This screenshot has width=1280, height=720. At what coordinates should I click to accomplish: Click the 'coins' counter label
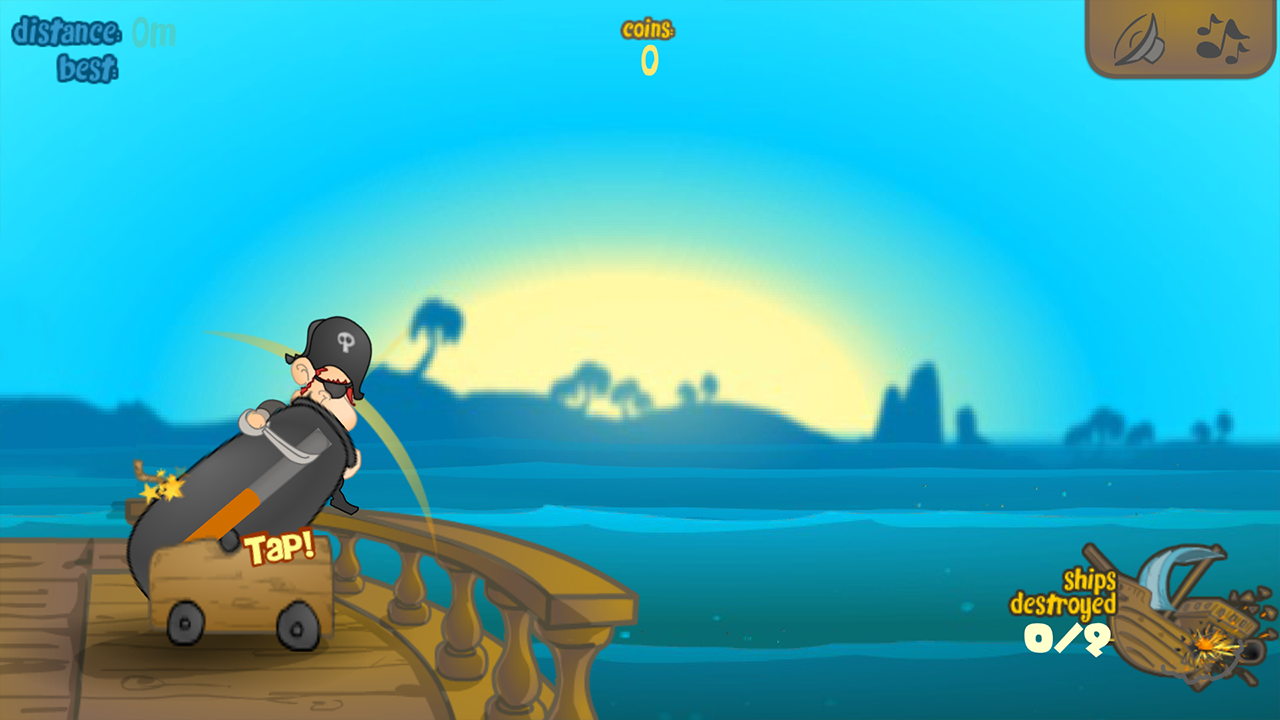(x=648, y=30)
